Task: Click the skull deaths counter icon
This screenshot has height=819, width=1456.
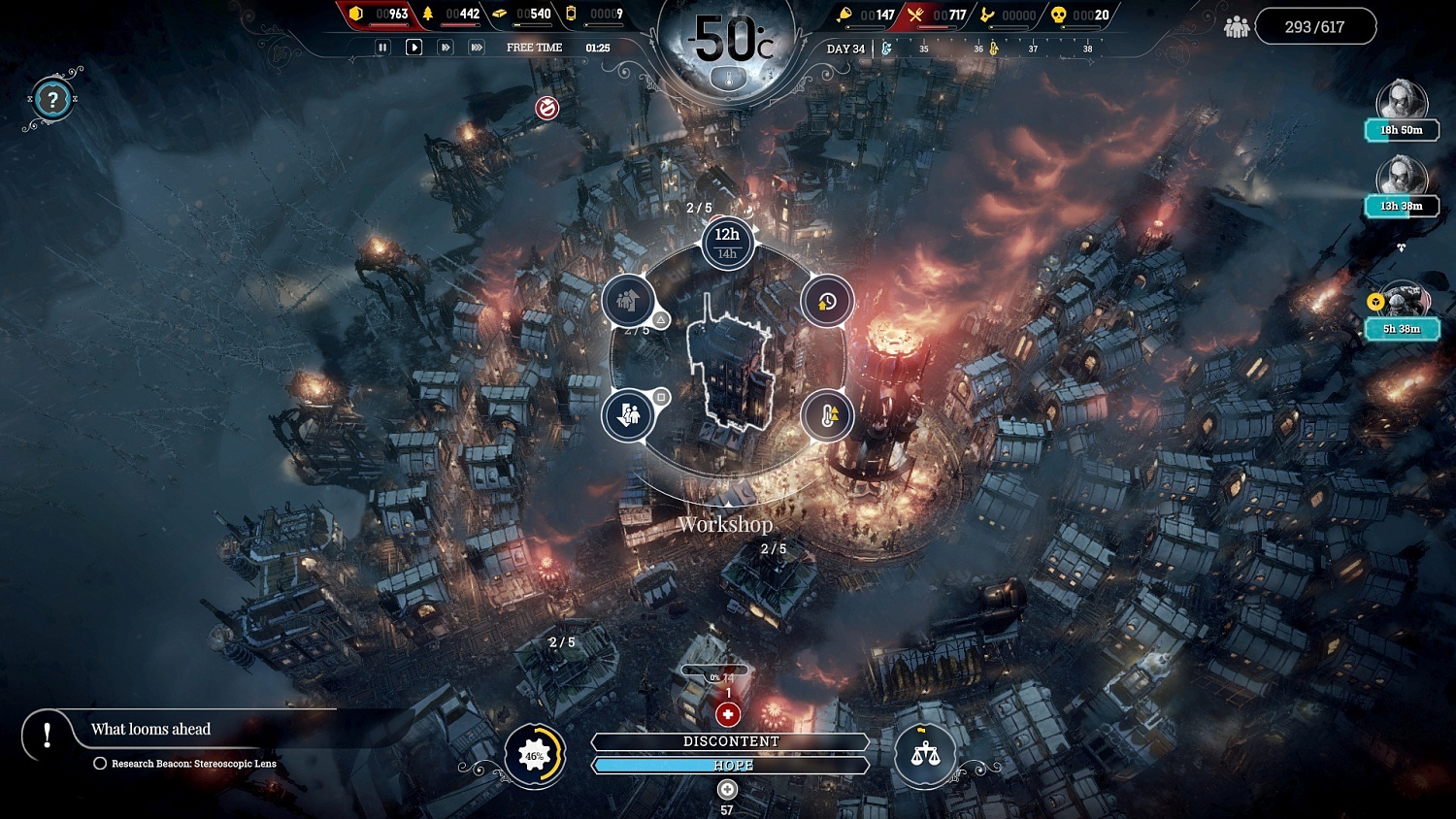Action: [x=1058, y=16]
